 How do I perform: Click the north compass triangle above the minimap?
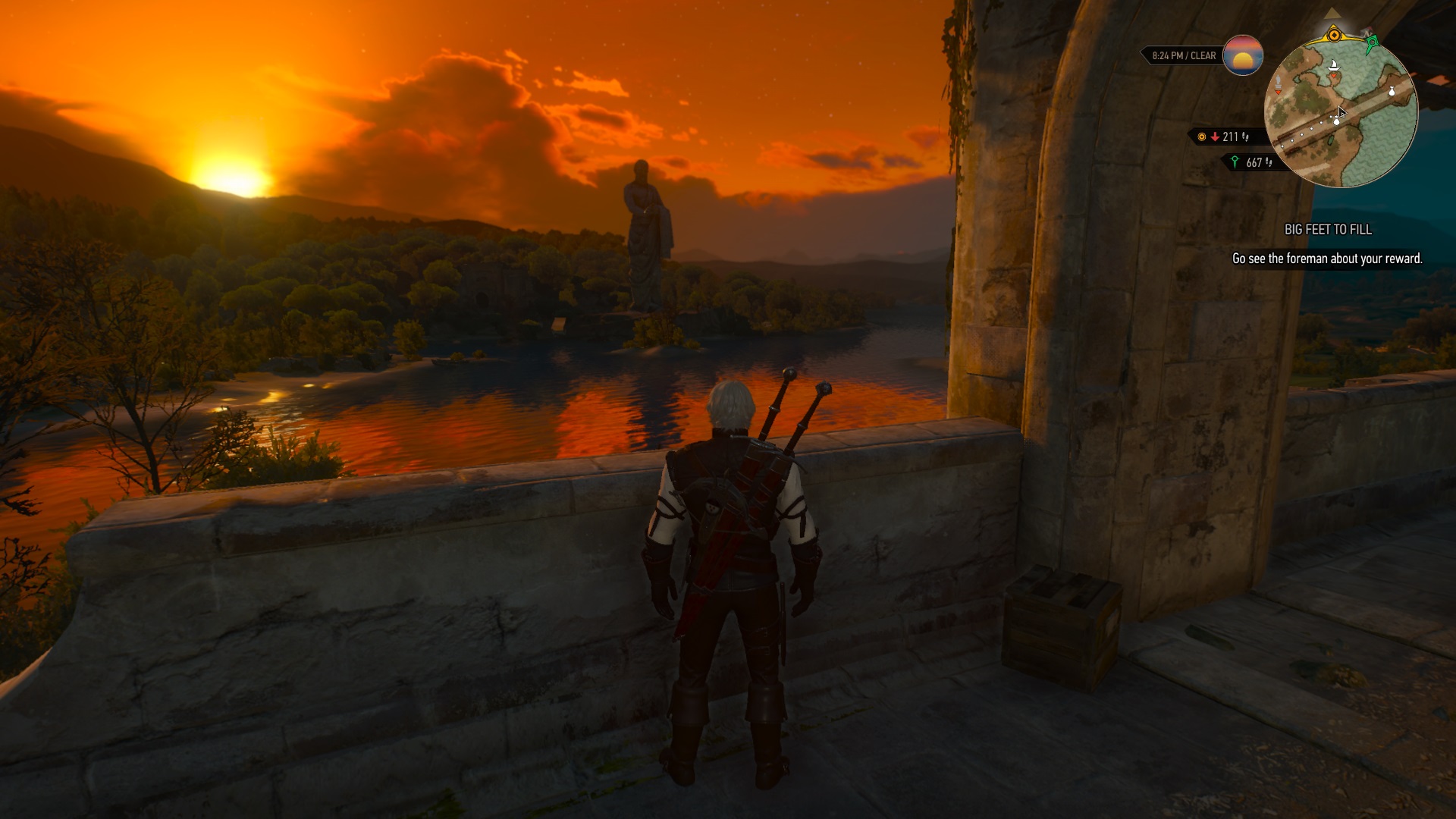coord(1332,14)
